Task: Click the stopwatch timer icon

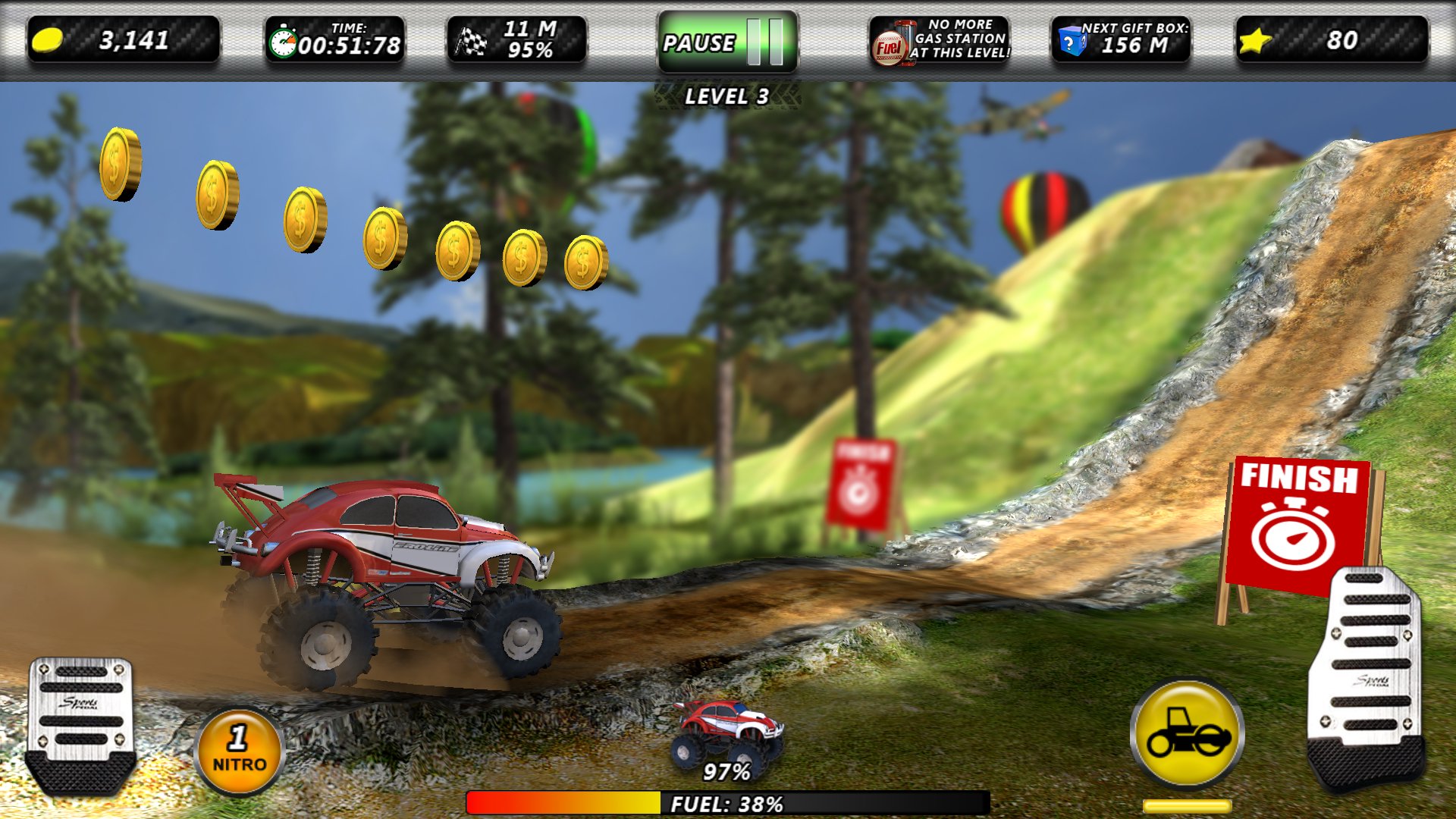Action: [x=285, y=42]
